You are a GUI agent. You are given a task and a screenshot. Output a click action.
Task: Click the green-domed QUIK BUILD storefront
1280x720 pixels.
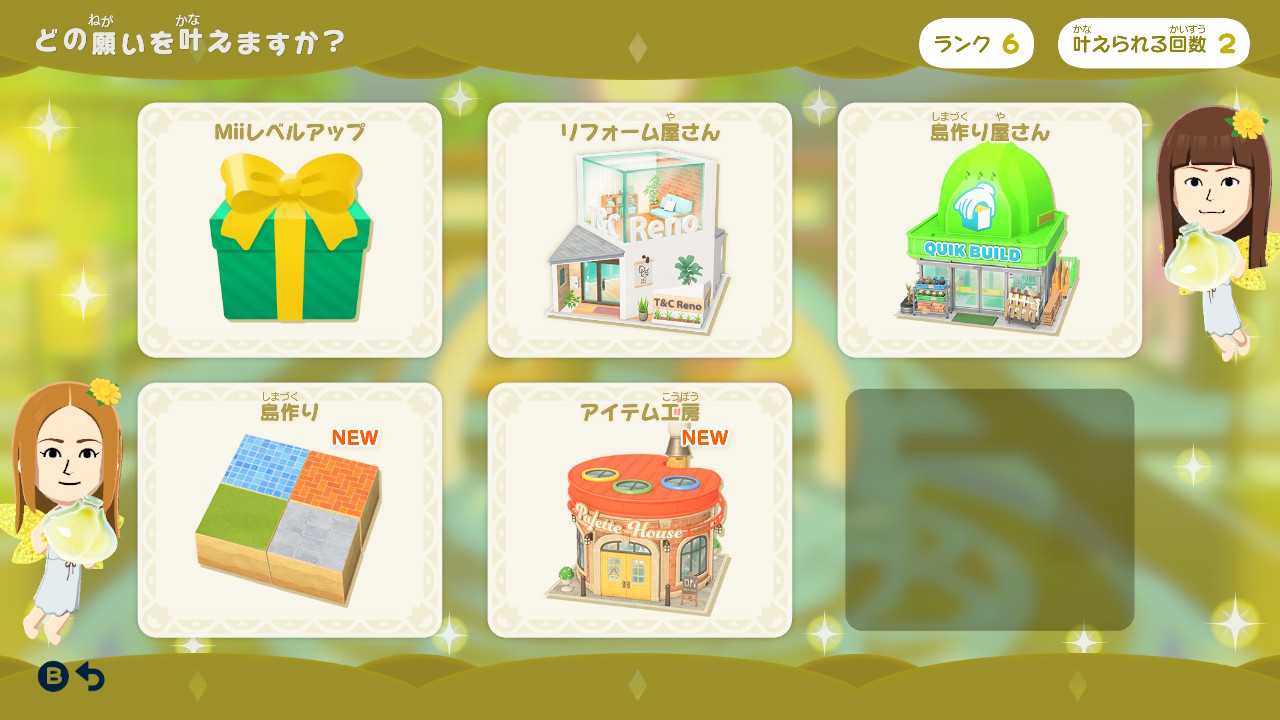(x=985, y=240)
